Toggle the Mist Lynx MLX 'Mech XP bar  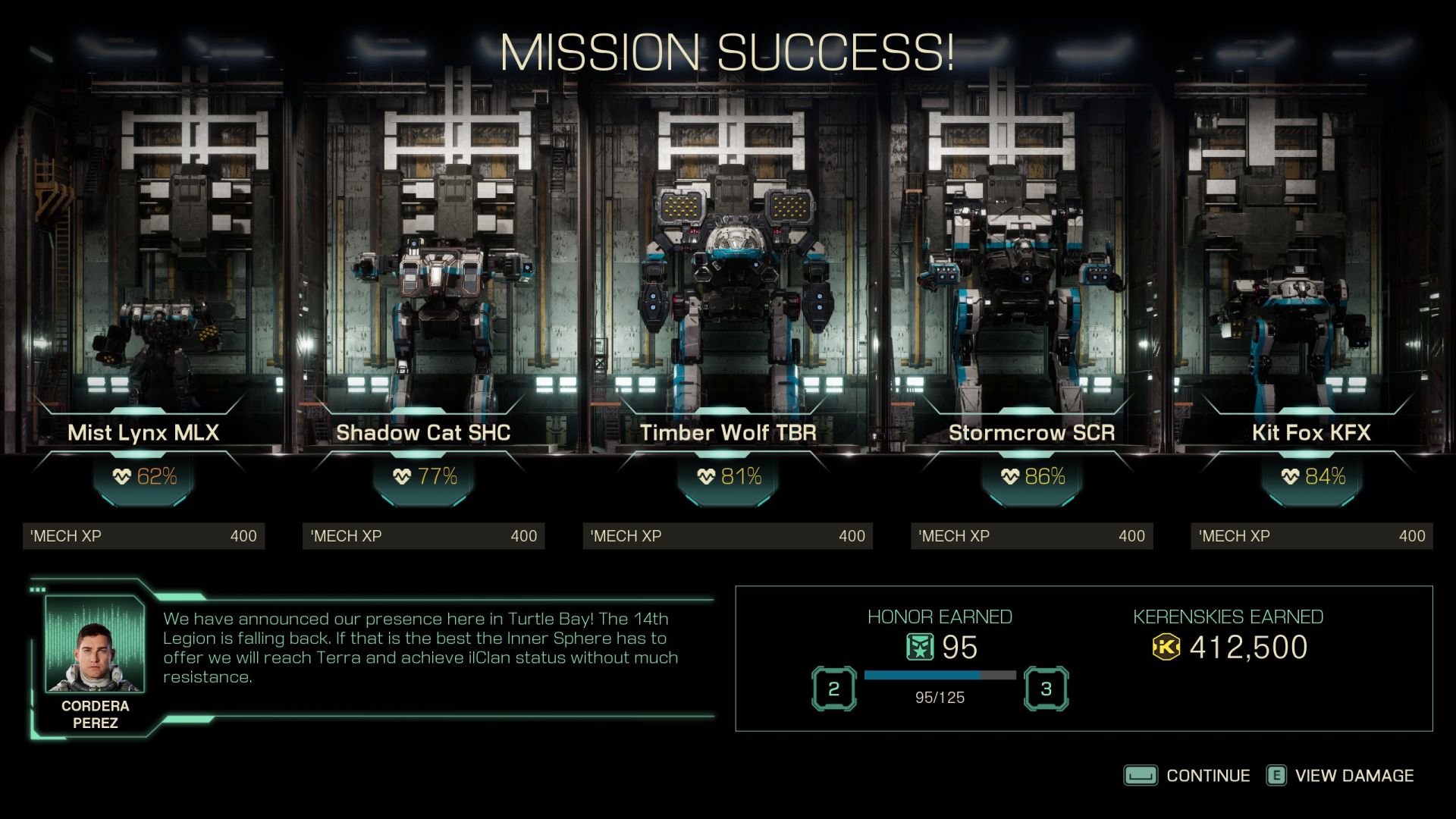pos(144,535)
